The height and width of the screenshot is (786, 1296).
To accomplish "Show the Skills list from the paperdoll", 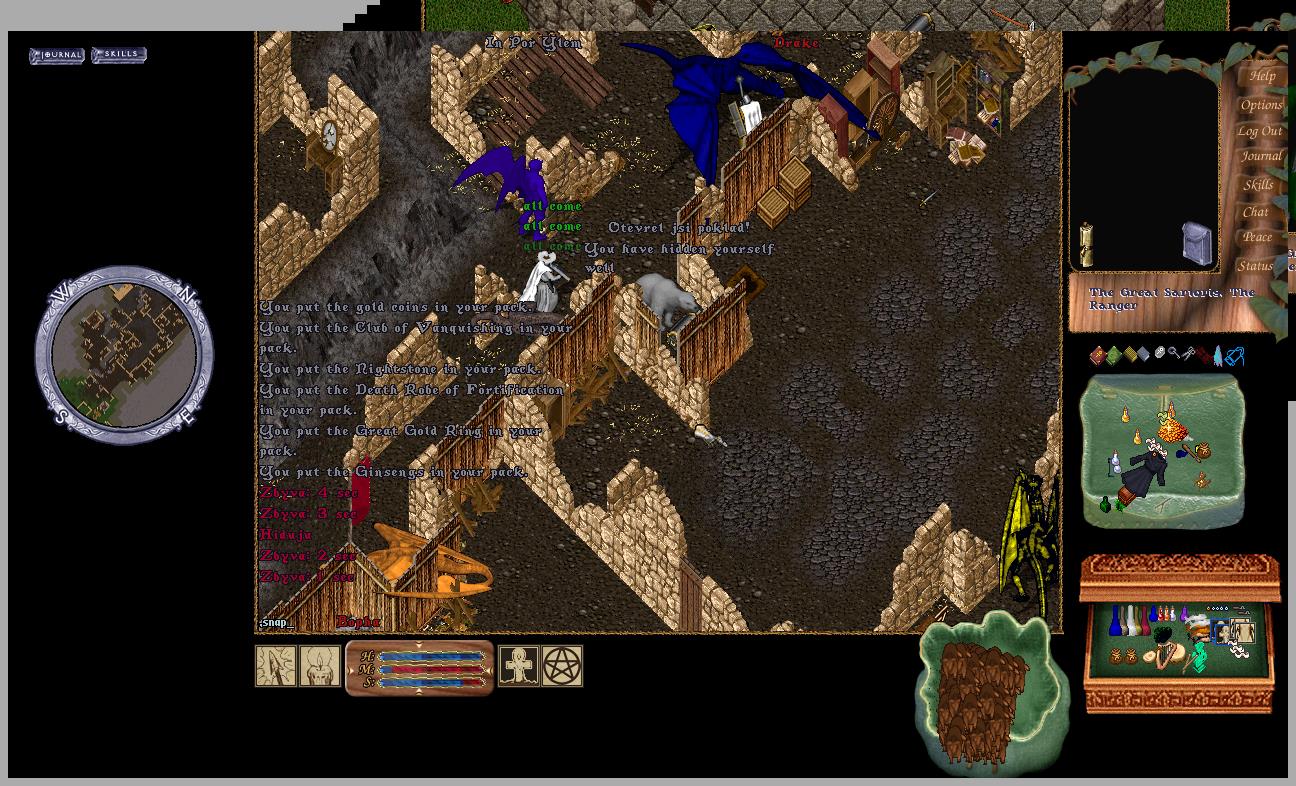I will click(x=1258, y=185).
